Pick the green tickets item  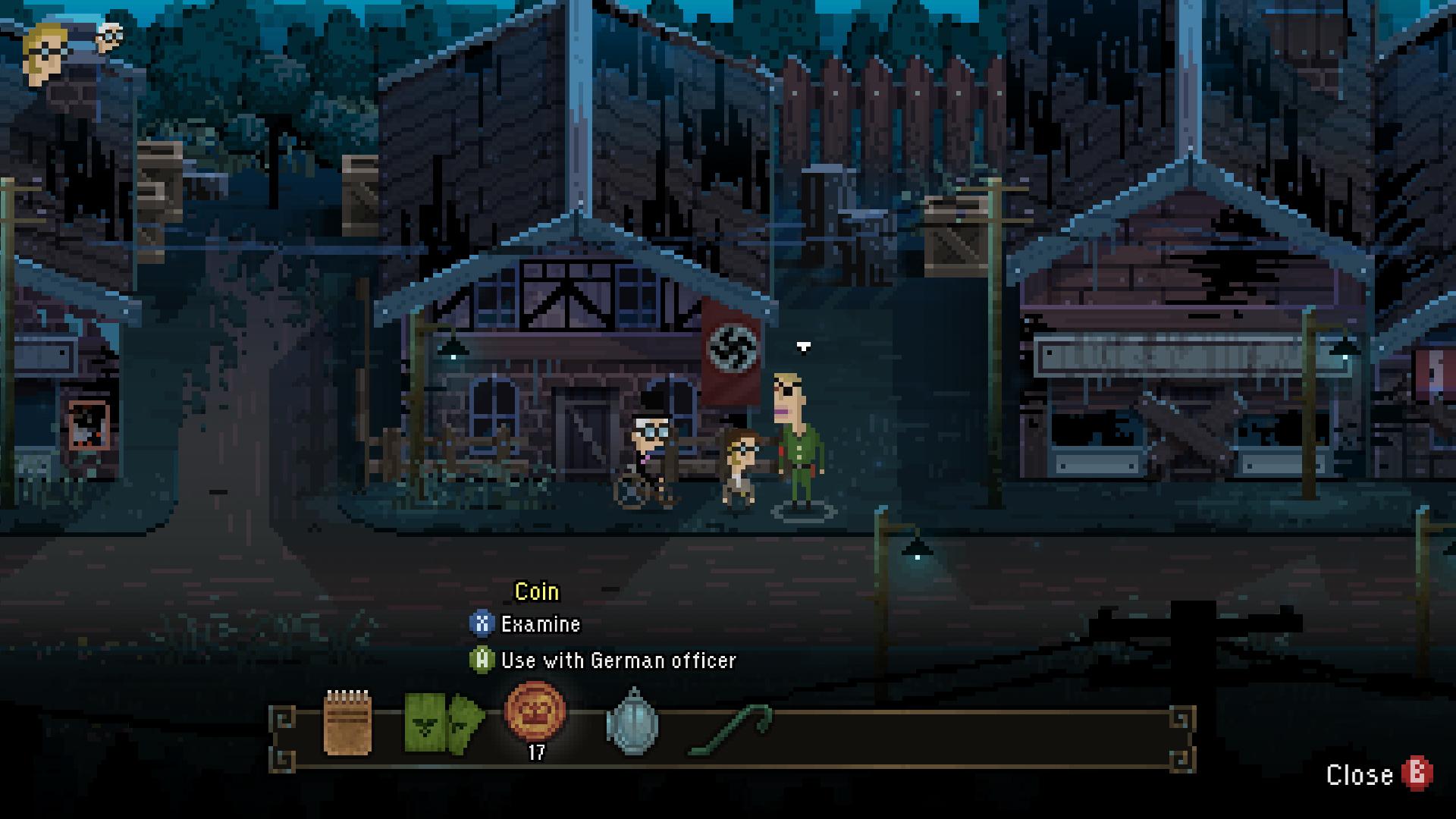click(x=444, y=723)
